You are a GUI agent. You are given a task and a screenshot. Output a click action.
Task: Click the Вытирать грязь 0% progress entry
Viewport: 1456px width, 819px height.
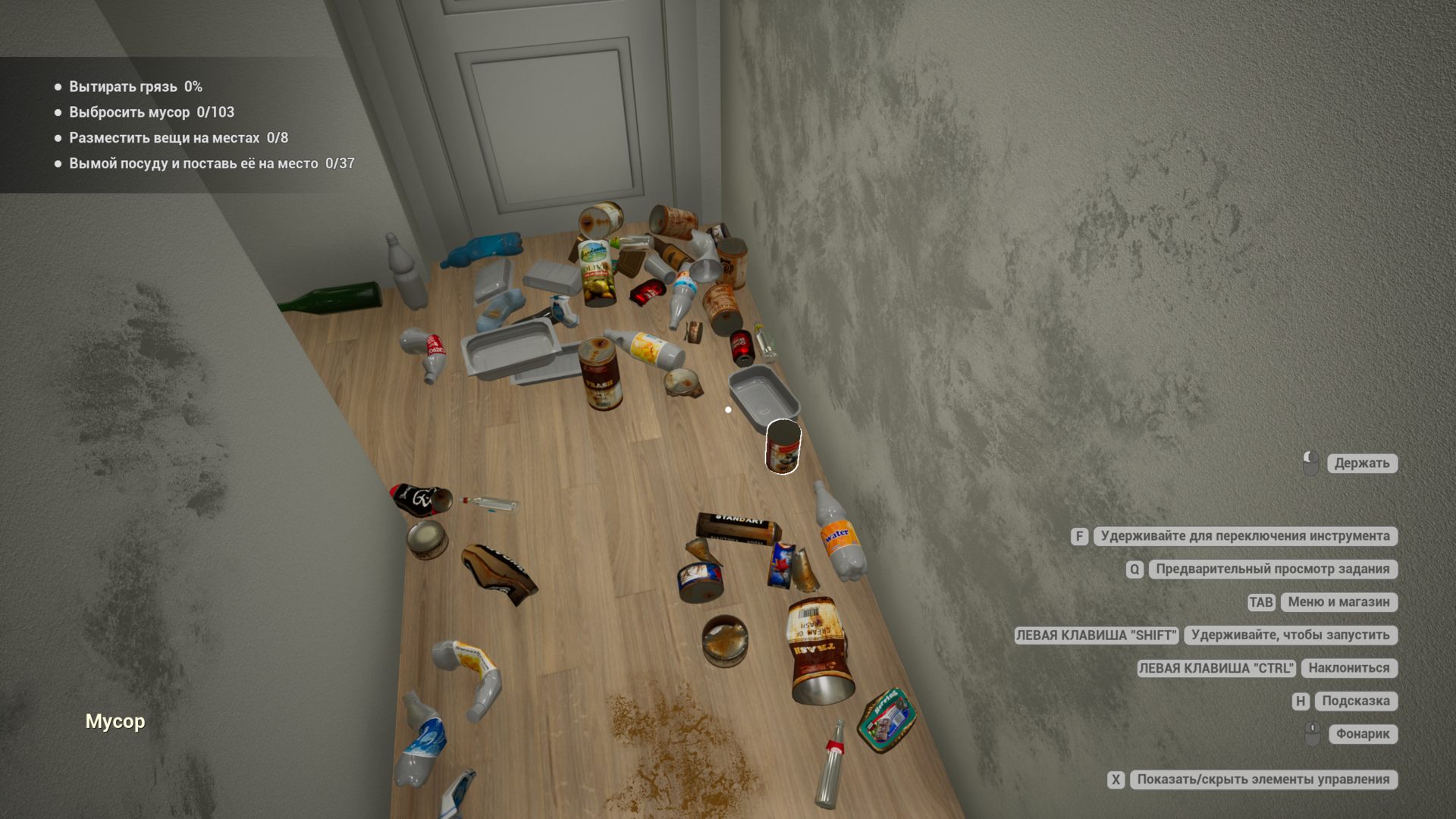134,86
